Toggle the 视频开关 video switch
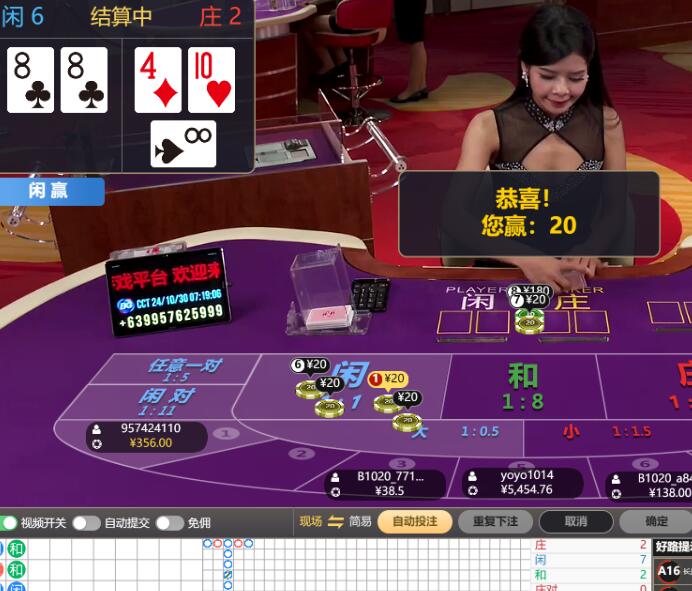 [9, 522]
